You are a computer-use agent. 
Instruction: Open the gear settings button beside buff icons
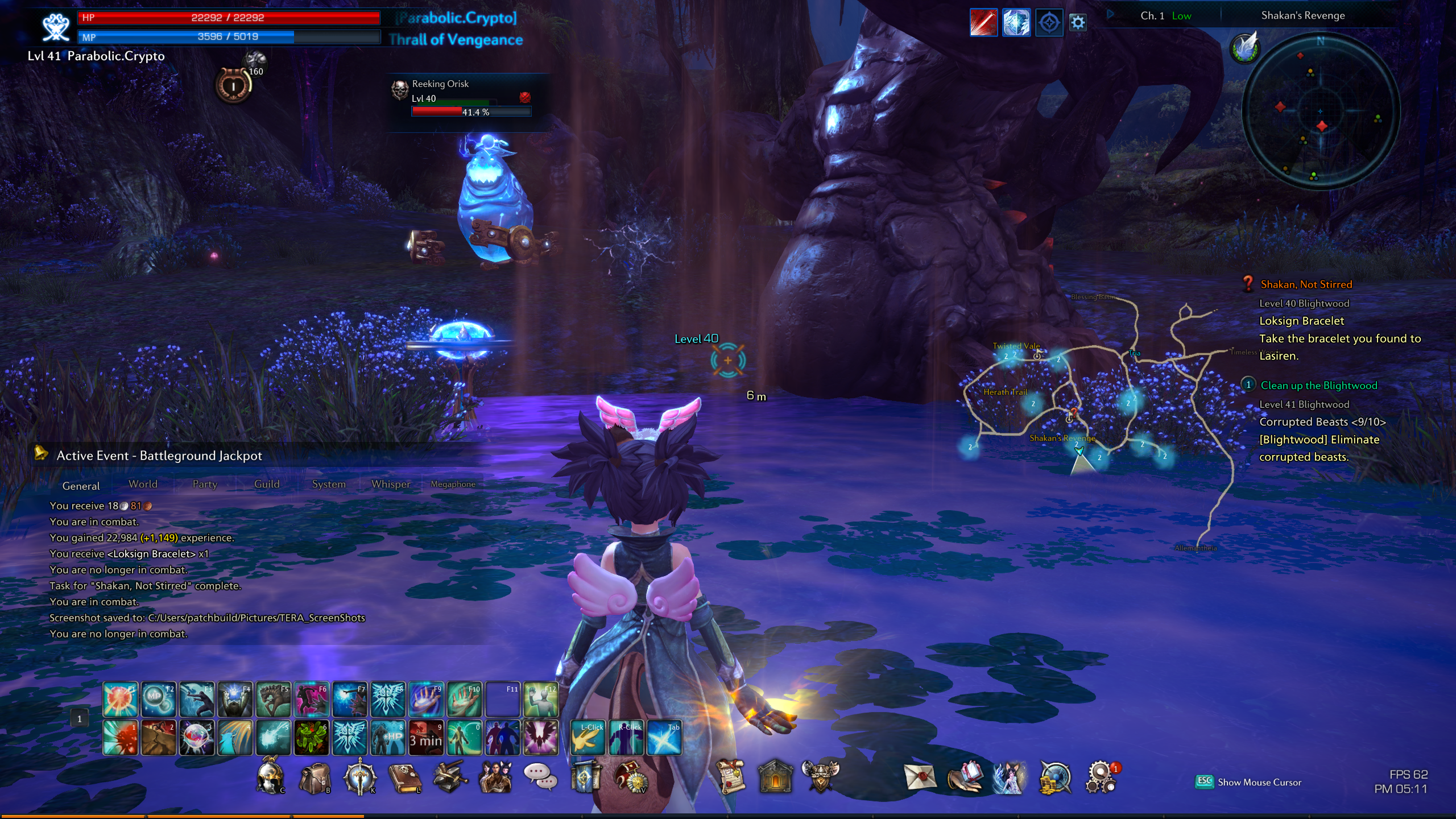(x=1078, y=23)
